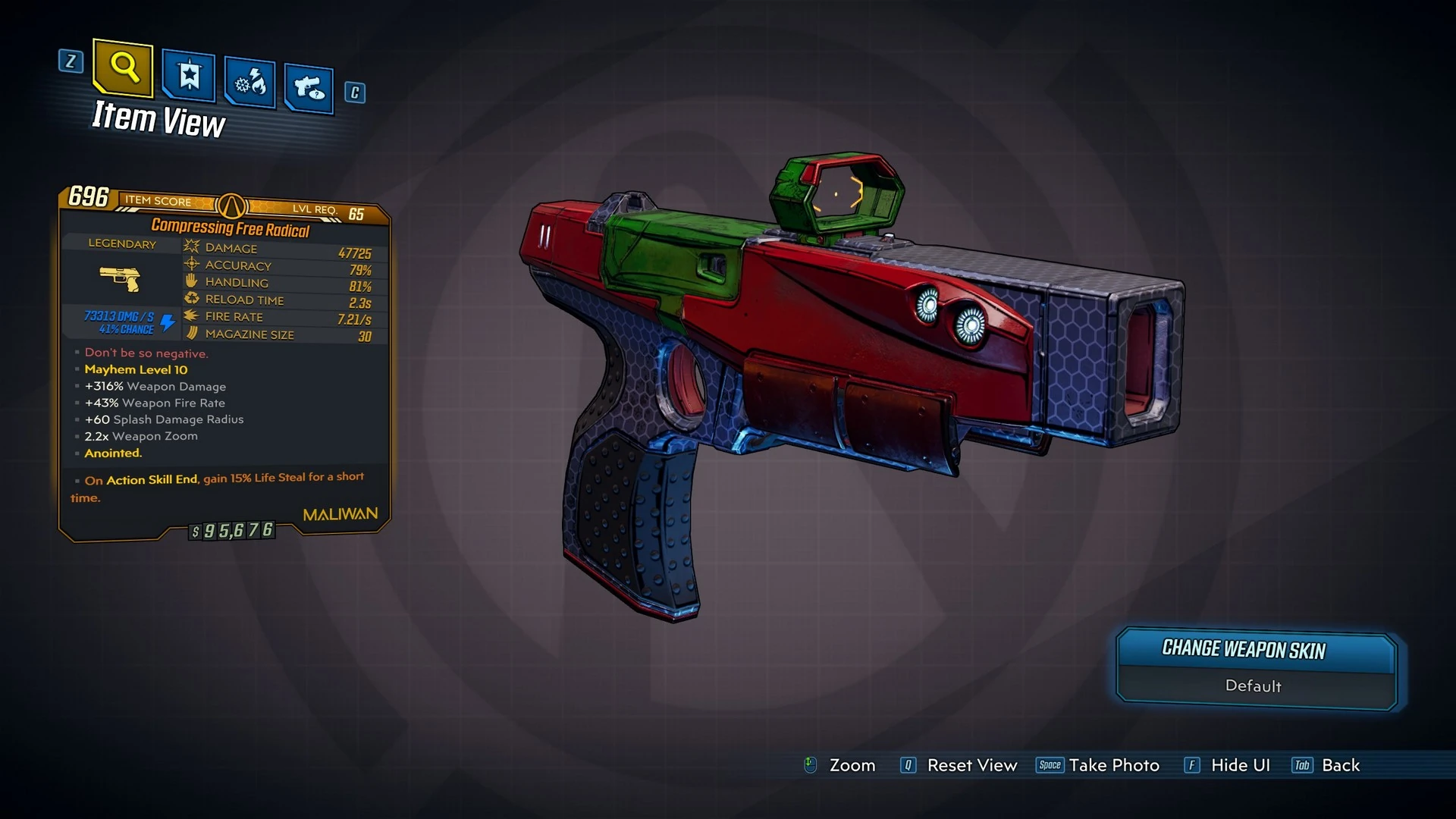Image resolution: width=1456 pixels, height=819 pixels.
Task: Click Take Photo in the bottom bar
Action: coord(1113,765)
